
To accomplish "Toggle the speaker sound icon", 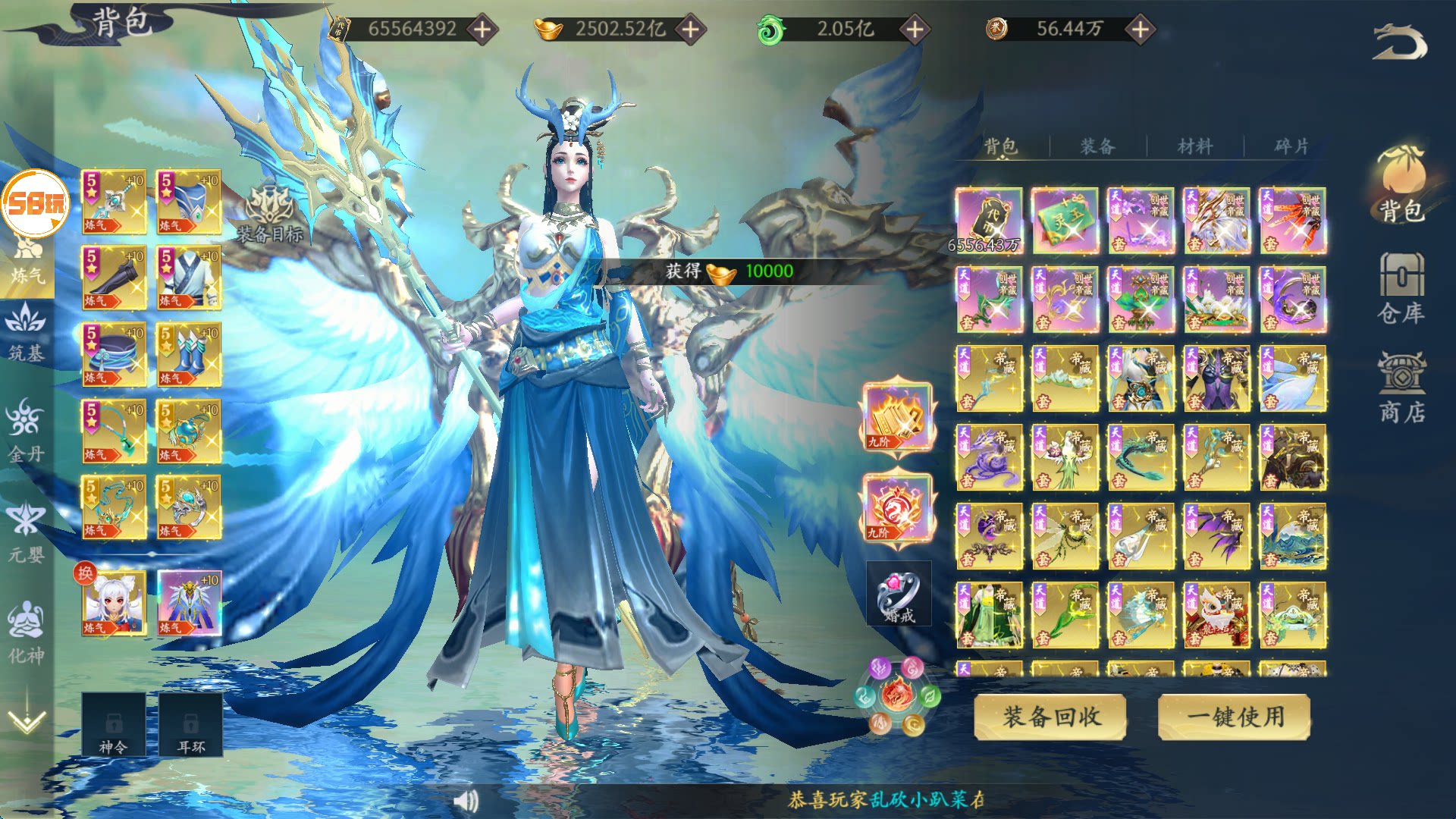I will point(466,800).
